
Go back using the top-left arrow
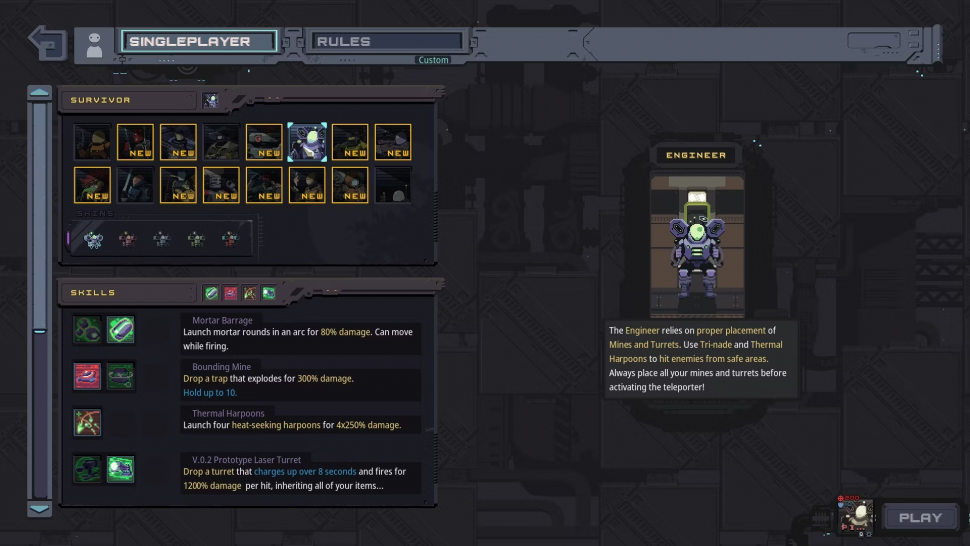(x=47, y=43)
